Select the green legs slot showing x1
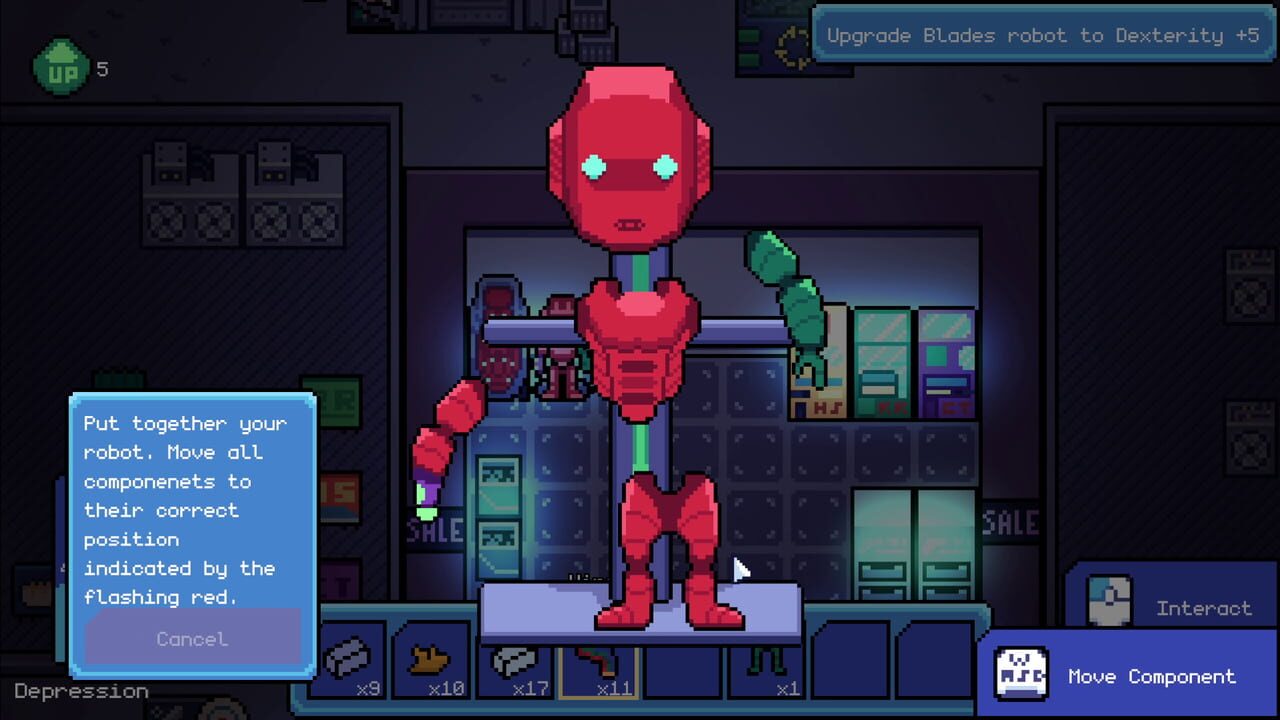Viewport: 1280px width, 720px height. (x=765, y=660)
